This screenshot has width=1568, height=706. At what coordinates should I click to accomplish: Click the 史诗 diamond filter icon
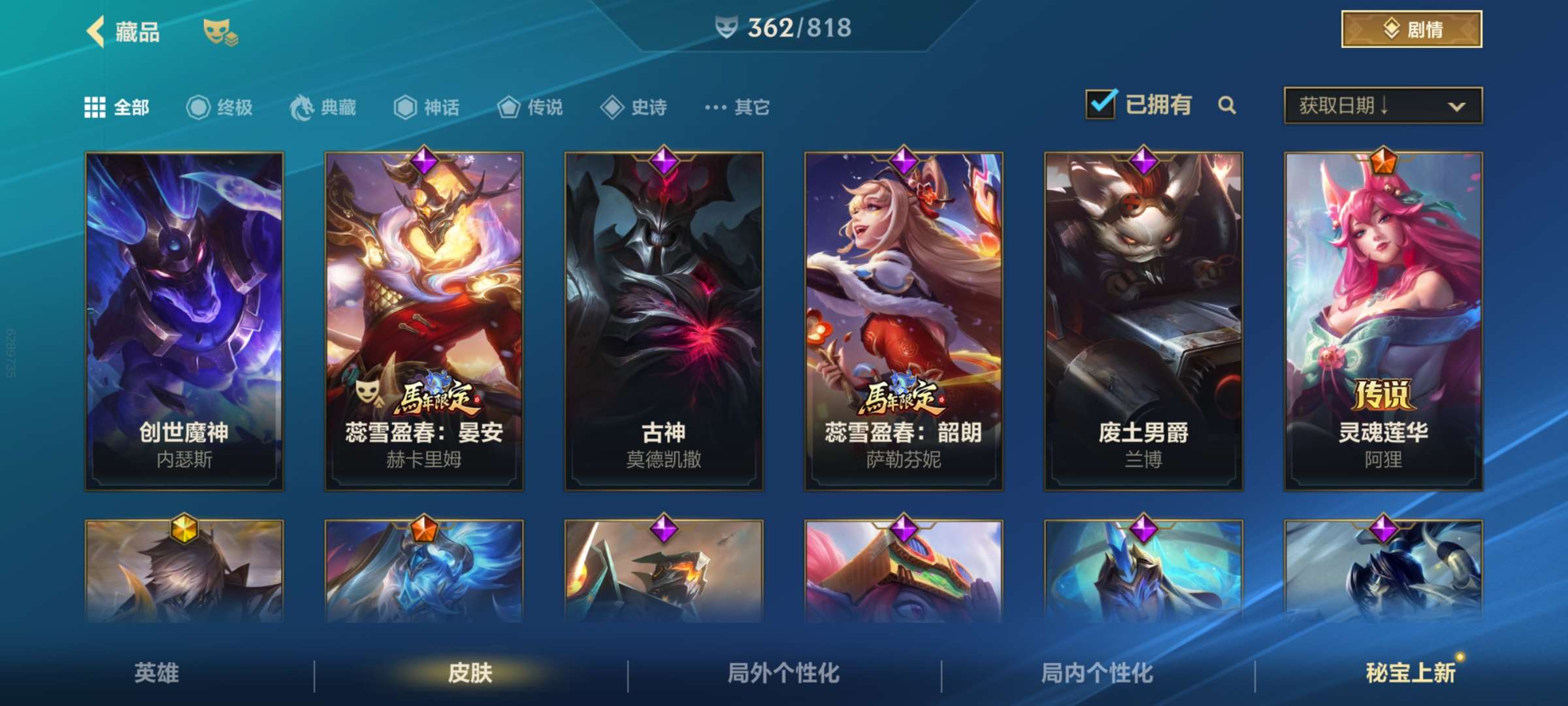click(613, 108)
